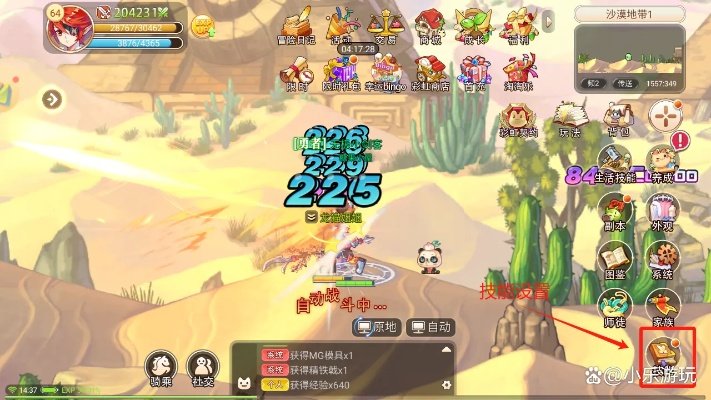Viewport: 711px width, 400px height.
Task: Open the 彩虹商店 rainbow shop
Action: 430,71
